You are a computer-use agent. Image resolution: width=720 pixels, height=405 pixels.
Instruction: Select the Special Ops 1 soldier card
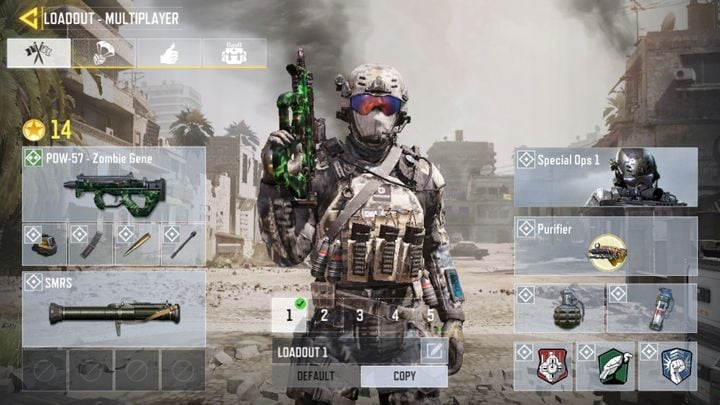click(x=606, y=177)
